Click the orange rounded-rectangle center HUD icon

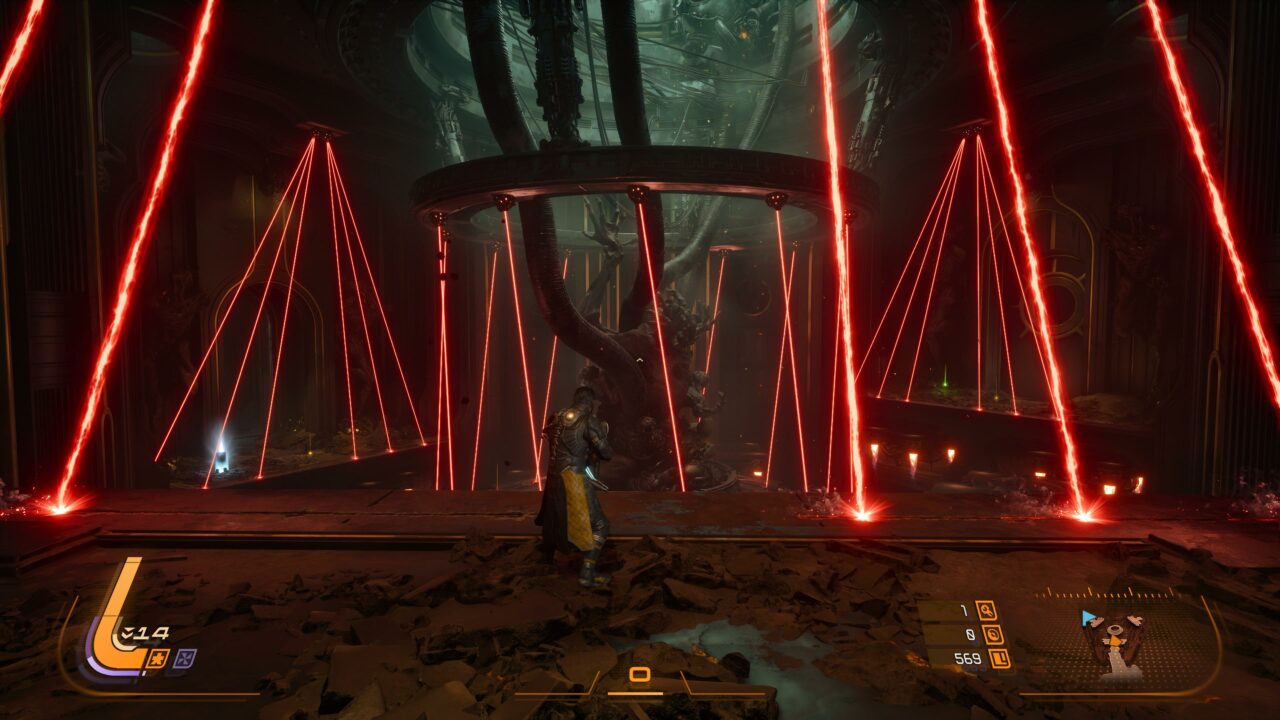pyautogui.click(x=640, y=674)
